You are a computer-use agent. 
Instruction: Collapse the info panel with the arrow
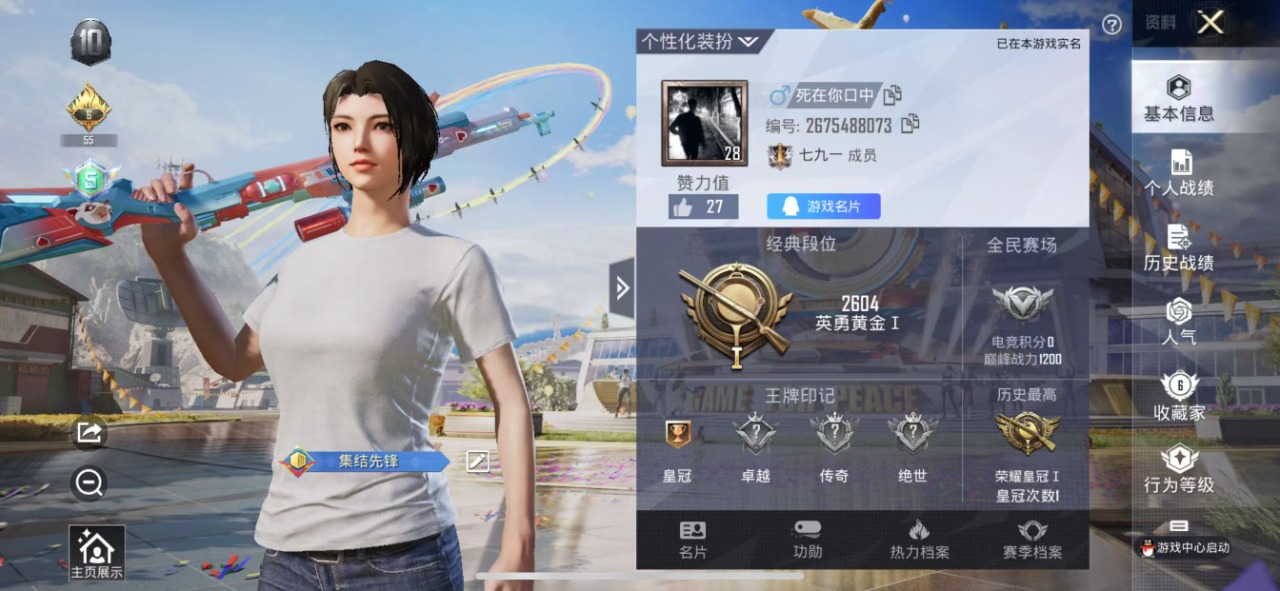pos(622,288)
